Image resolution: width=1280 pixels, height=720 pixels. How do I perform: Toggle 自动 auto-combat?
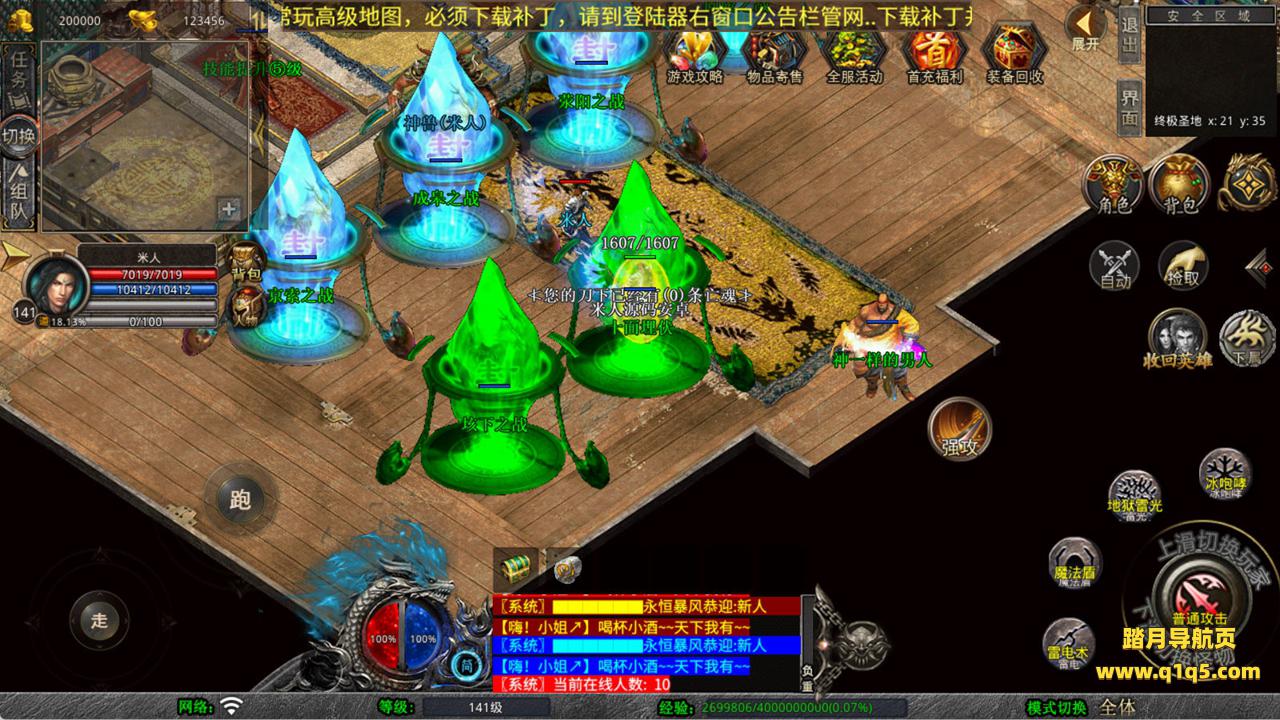[x=1115, y=266]
